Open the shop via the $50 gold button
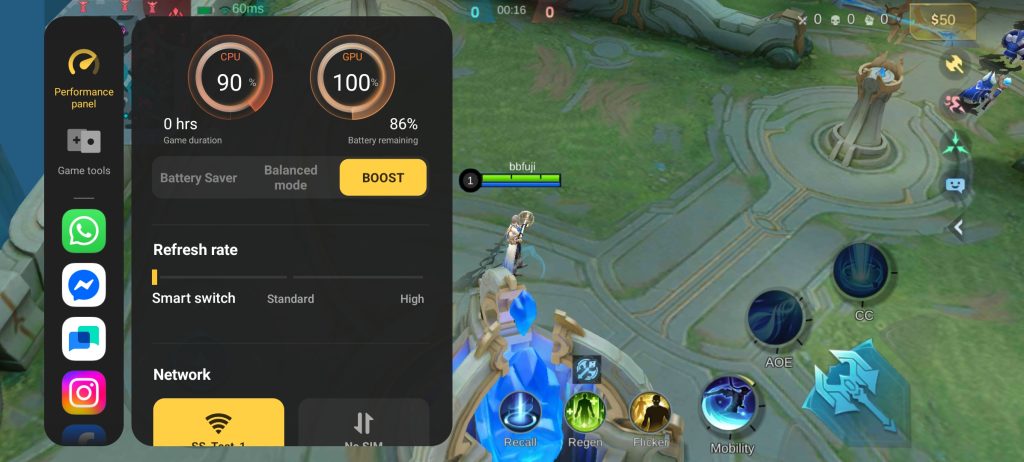Image resolution: width=1024 pixels, height=462 pixels. point(941,19)
